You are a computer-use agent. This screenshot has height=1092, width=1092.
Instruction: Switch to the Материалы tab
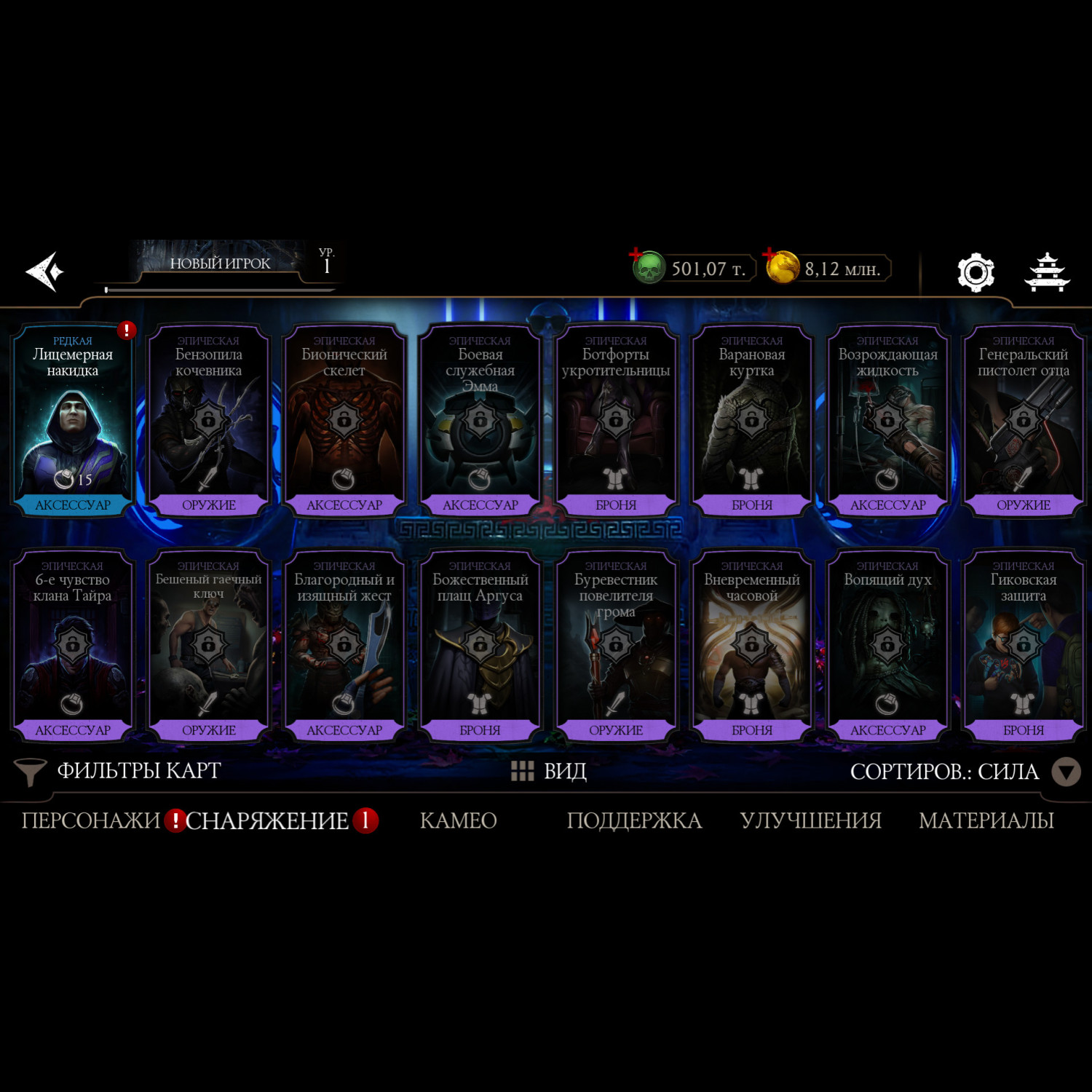986,820
